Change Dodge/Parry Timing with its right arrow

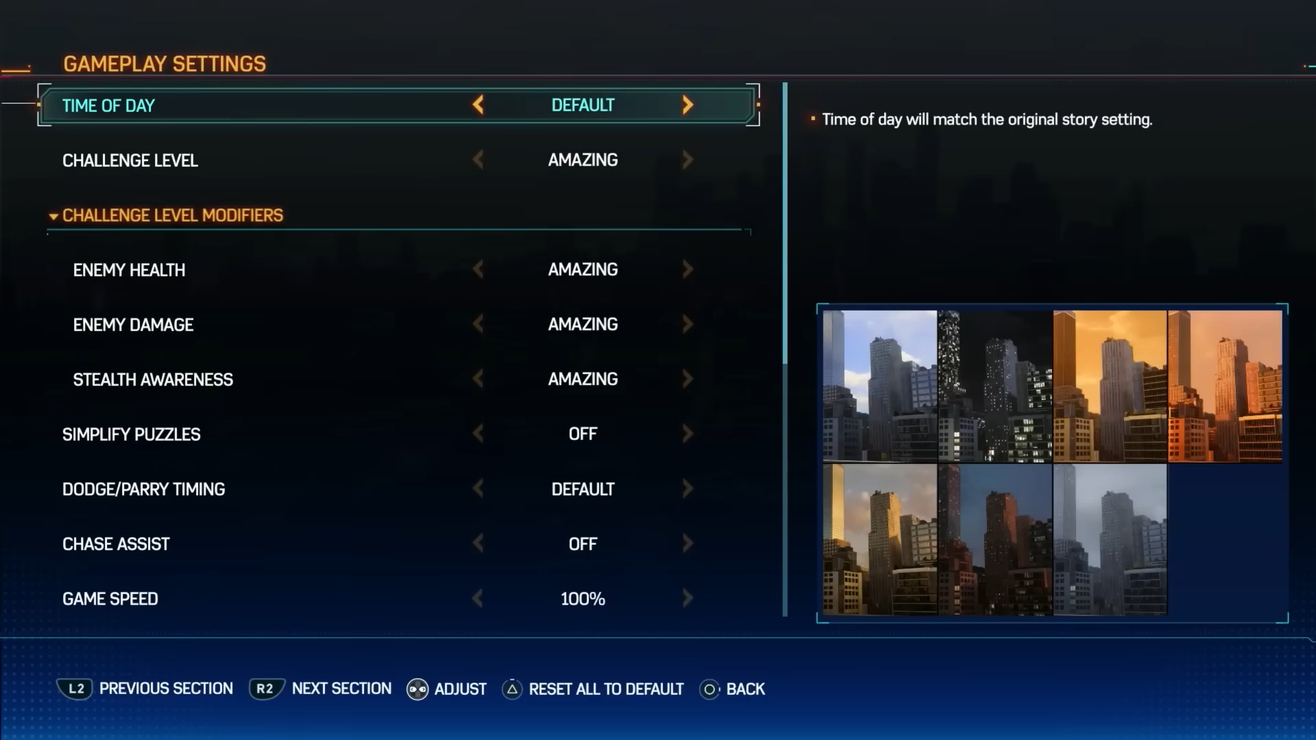click(x=687, y=490)
